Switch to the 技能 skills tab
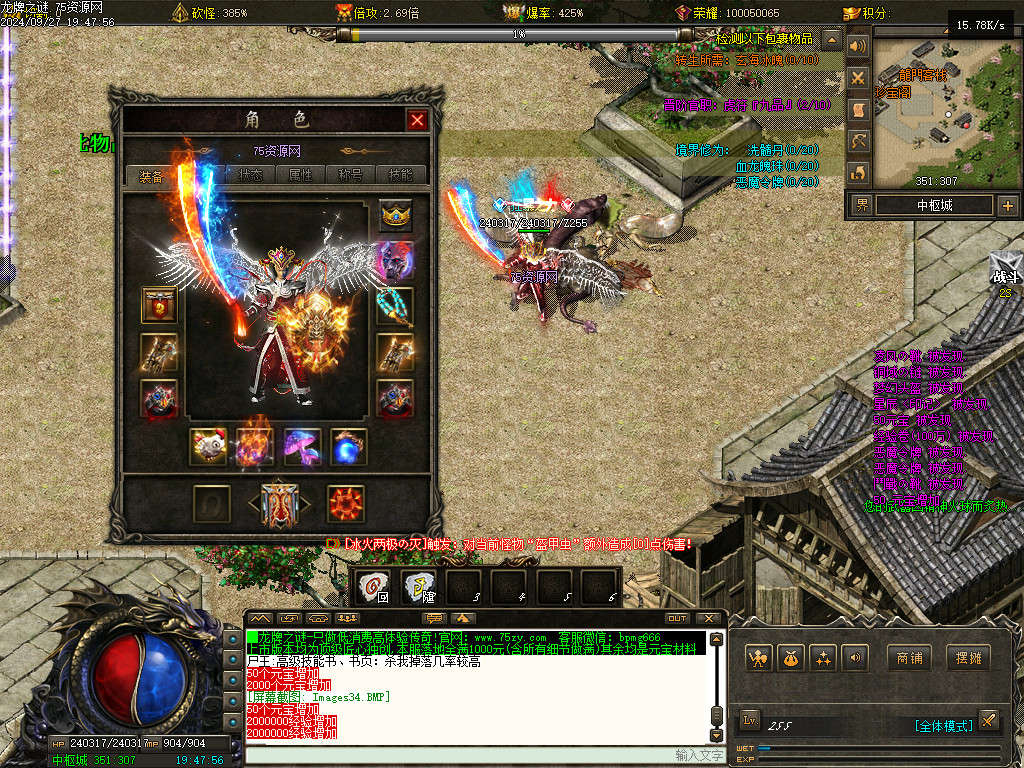 click(x=400, y=175)
